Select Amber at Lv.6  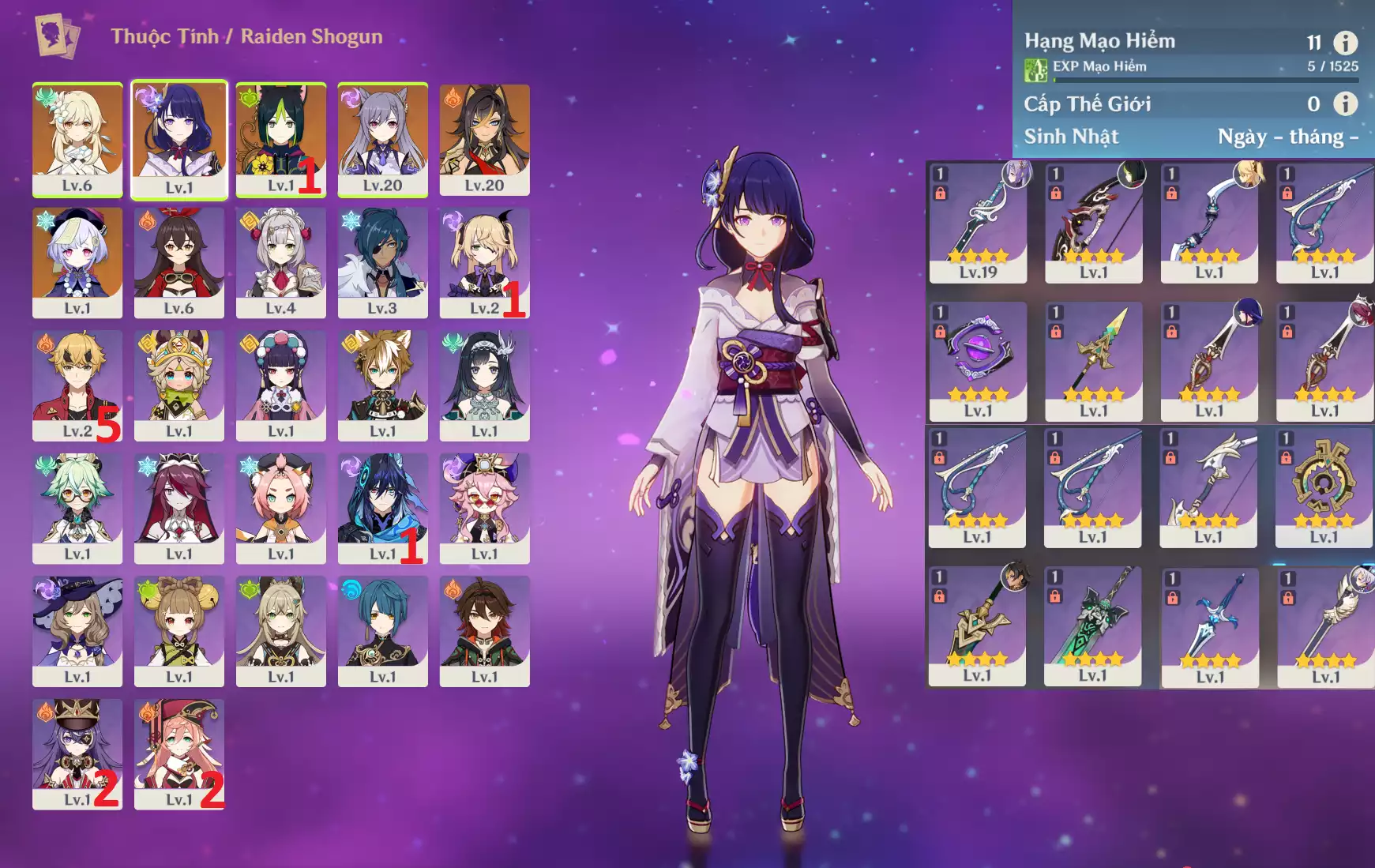point(179,262)
